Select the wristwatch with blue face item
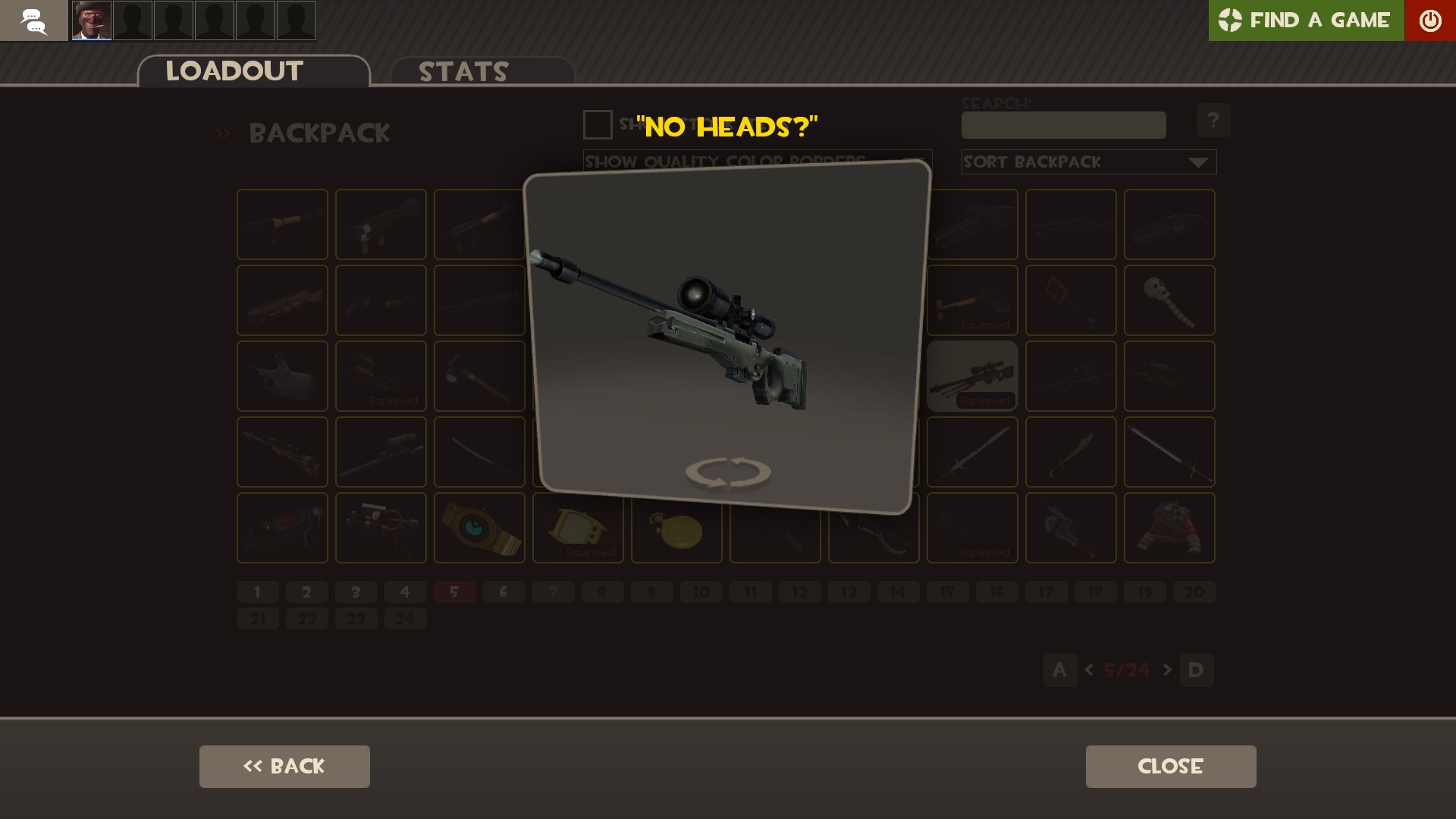 tap(479, 527)
